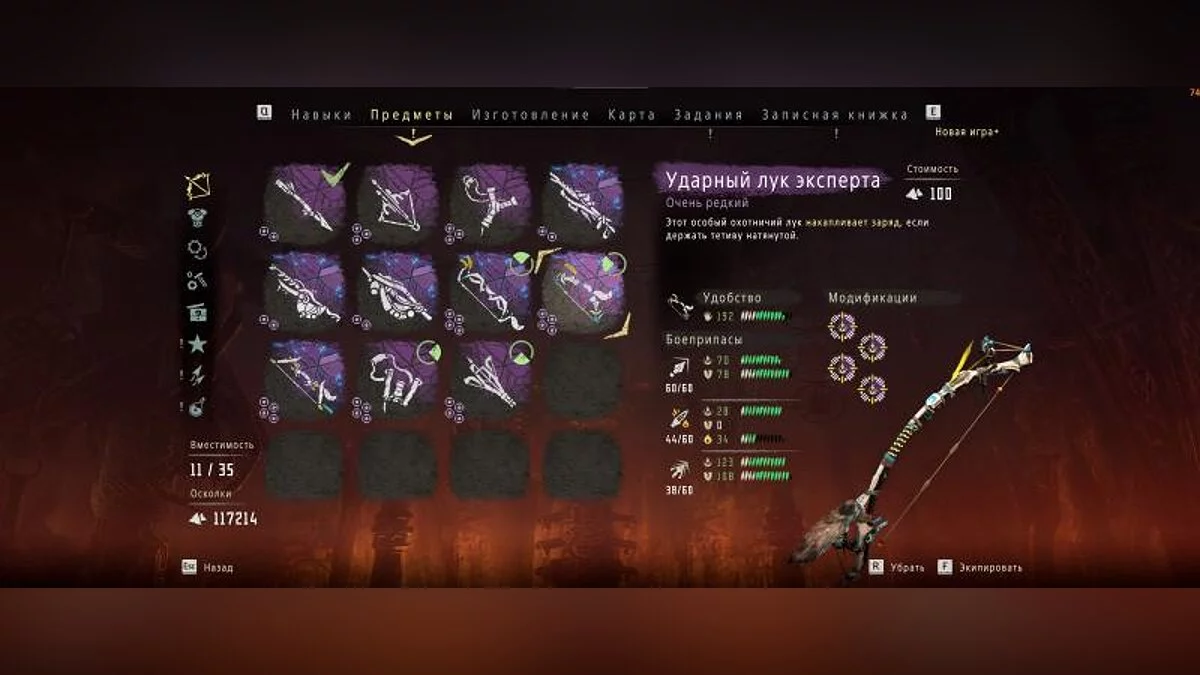Open the star-marked special items category
Viewport: 1200px width, 675px height.
198,345
